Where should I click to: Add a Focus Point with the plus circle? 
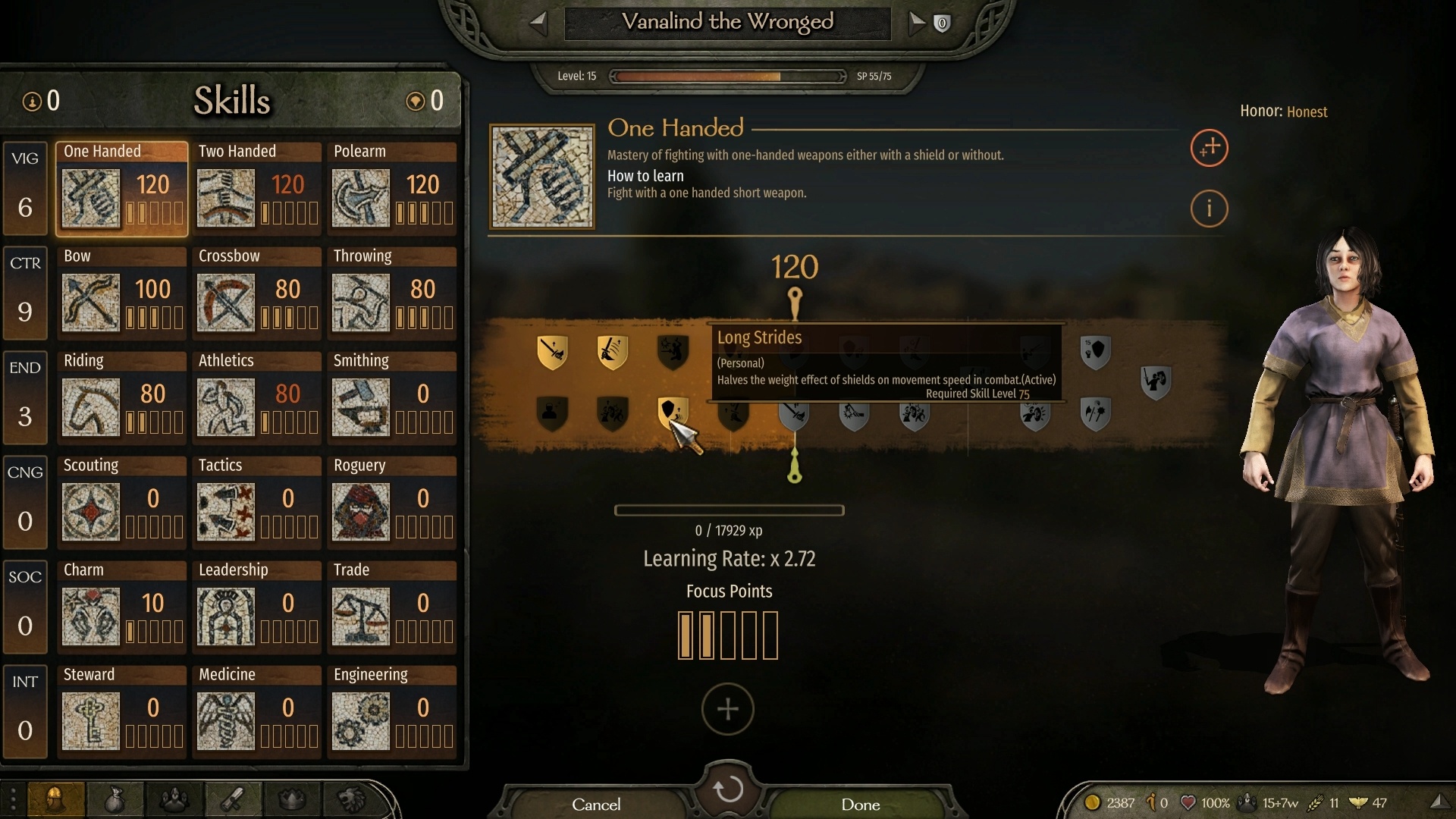pyautogui.click(x=728, y=710)
